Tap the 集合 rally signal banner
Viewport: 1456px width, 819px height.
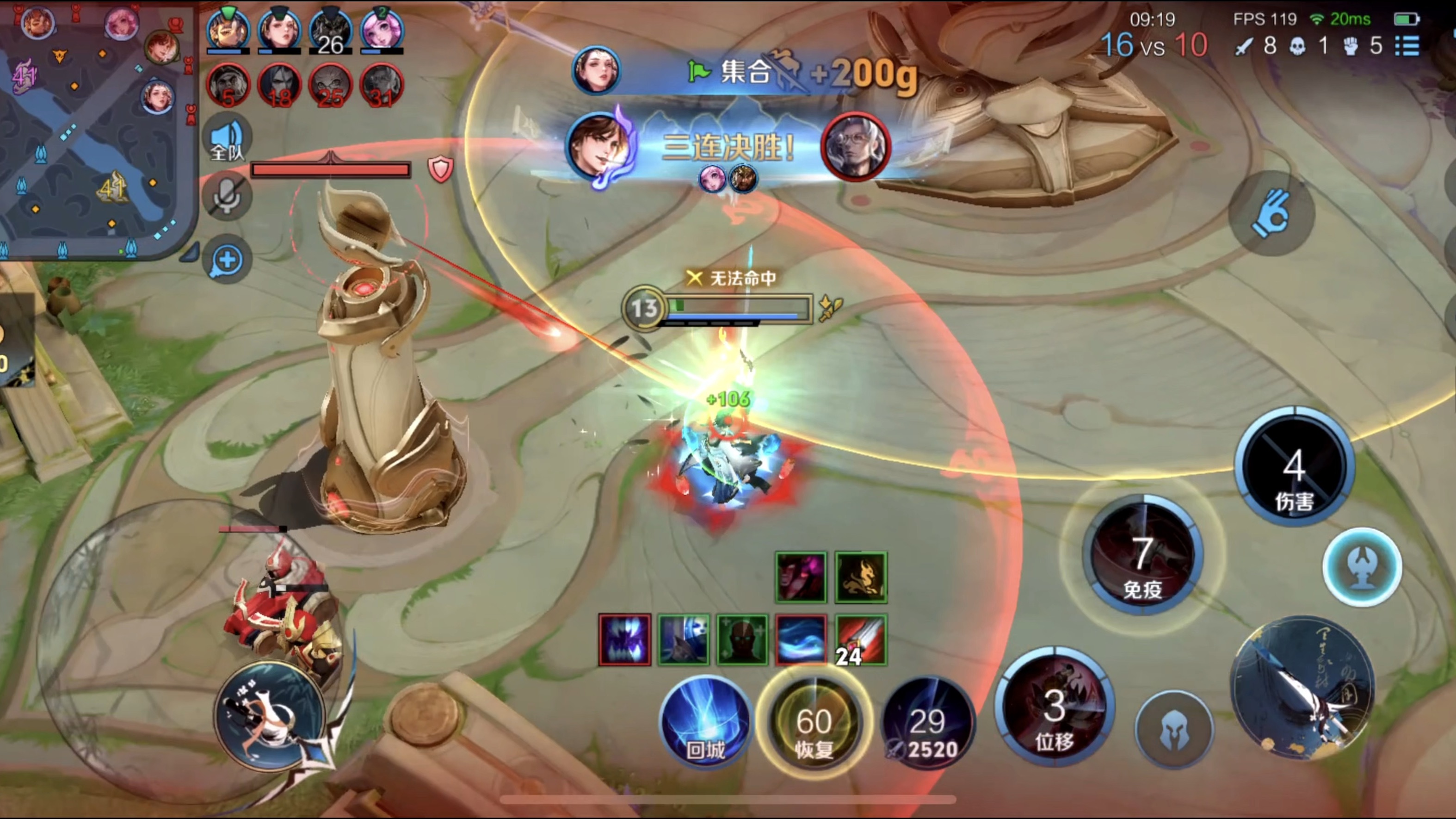click(x=746, y=72)
